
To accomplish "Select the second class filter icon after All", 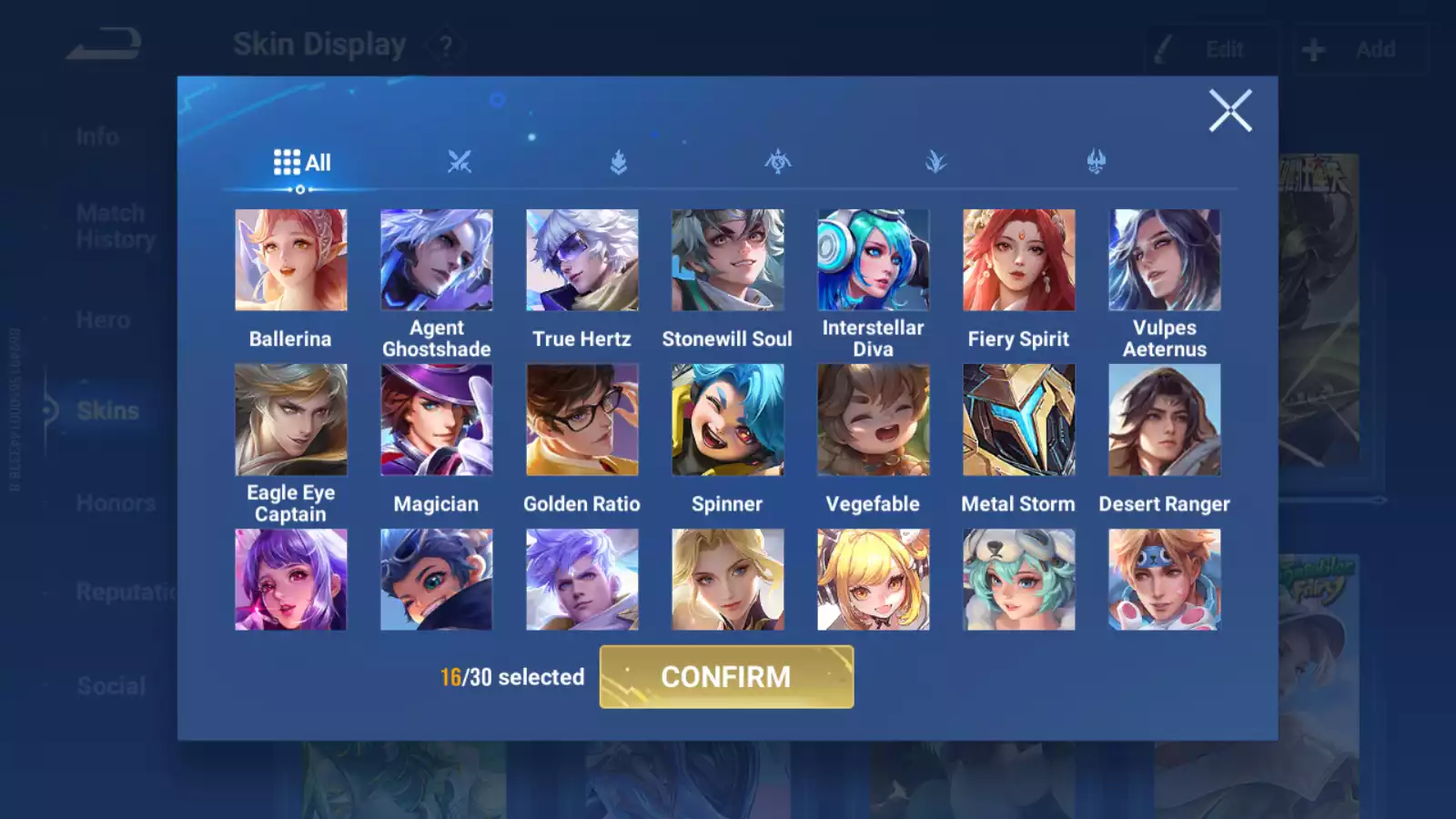I will click(617, 159).
